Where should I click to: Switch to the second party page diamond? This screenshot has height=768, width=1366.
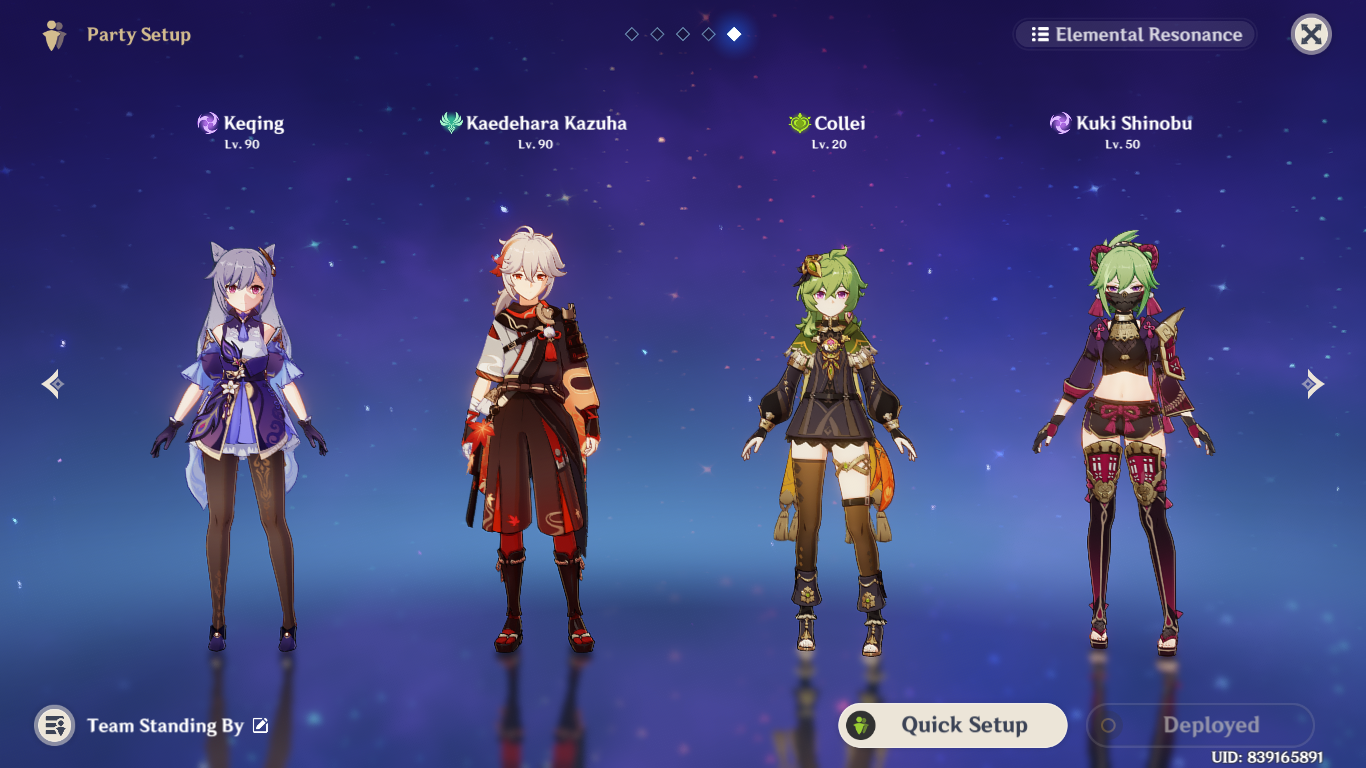[x=657, y=33]
